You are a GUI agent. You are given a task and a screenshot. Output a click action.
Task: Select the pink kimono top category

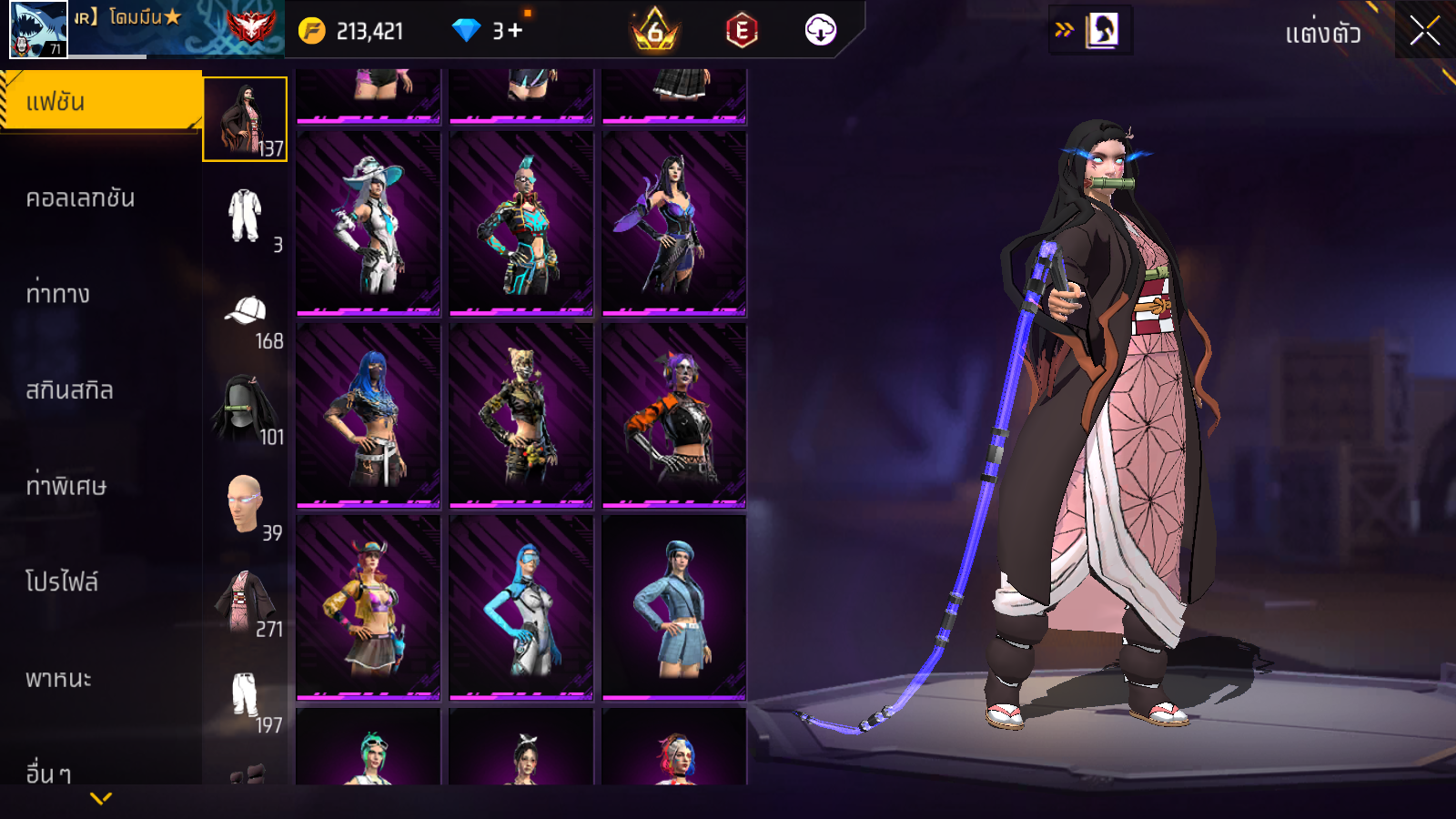click(x=245, y=602)
